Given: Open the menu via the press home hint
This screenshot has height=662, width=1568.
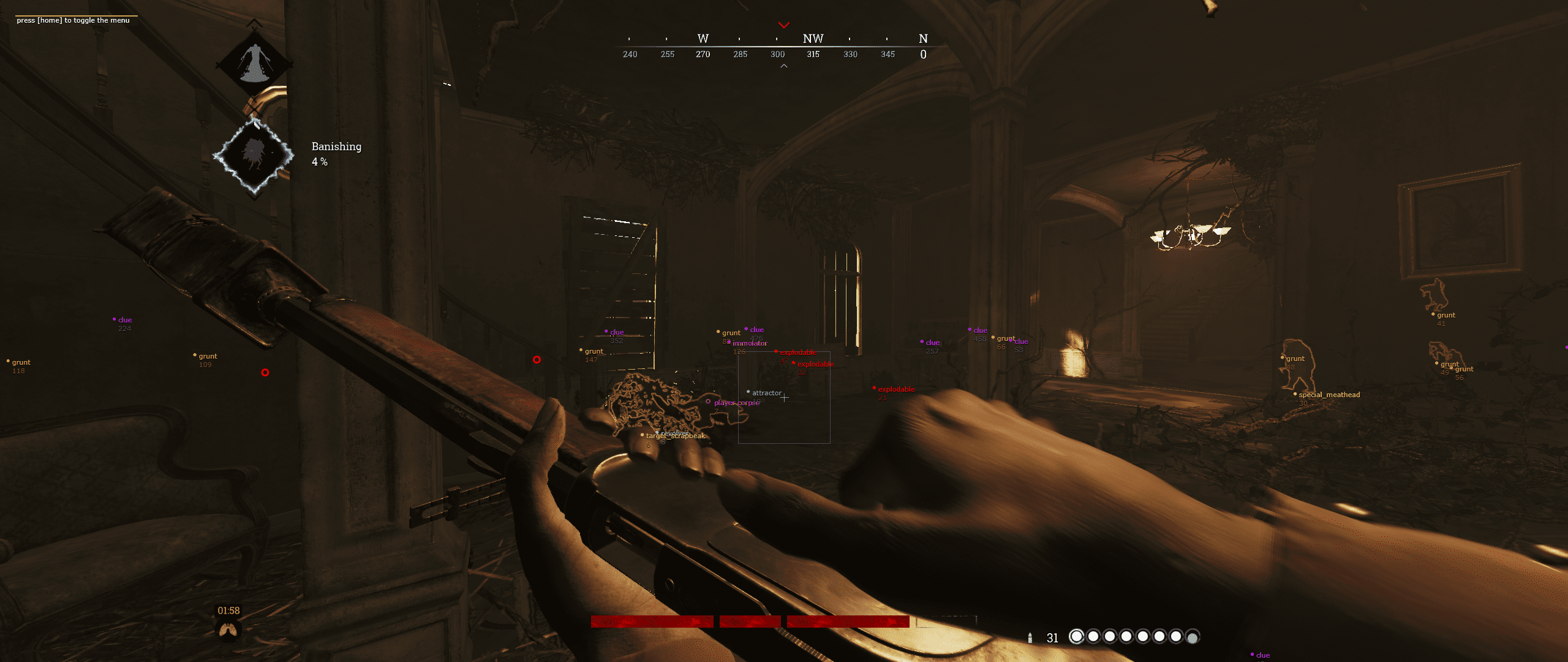Looking at the screenshot, I should tap(72, 20).
